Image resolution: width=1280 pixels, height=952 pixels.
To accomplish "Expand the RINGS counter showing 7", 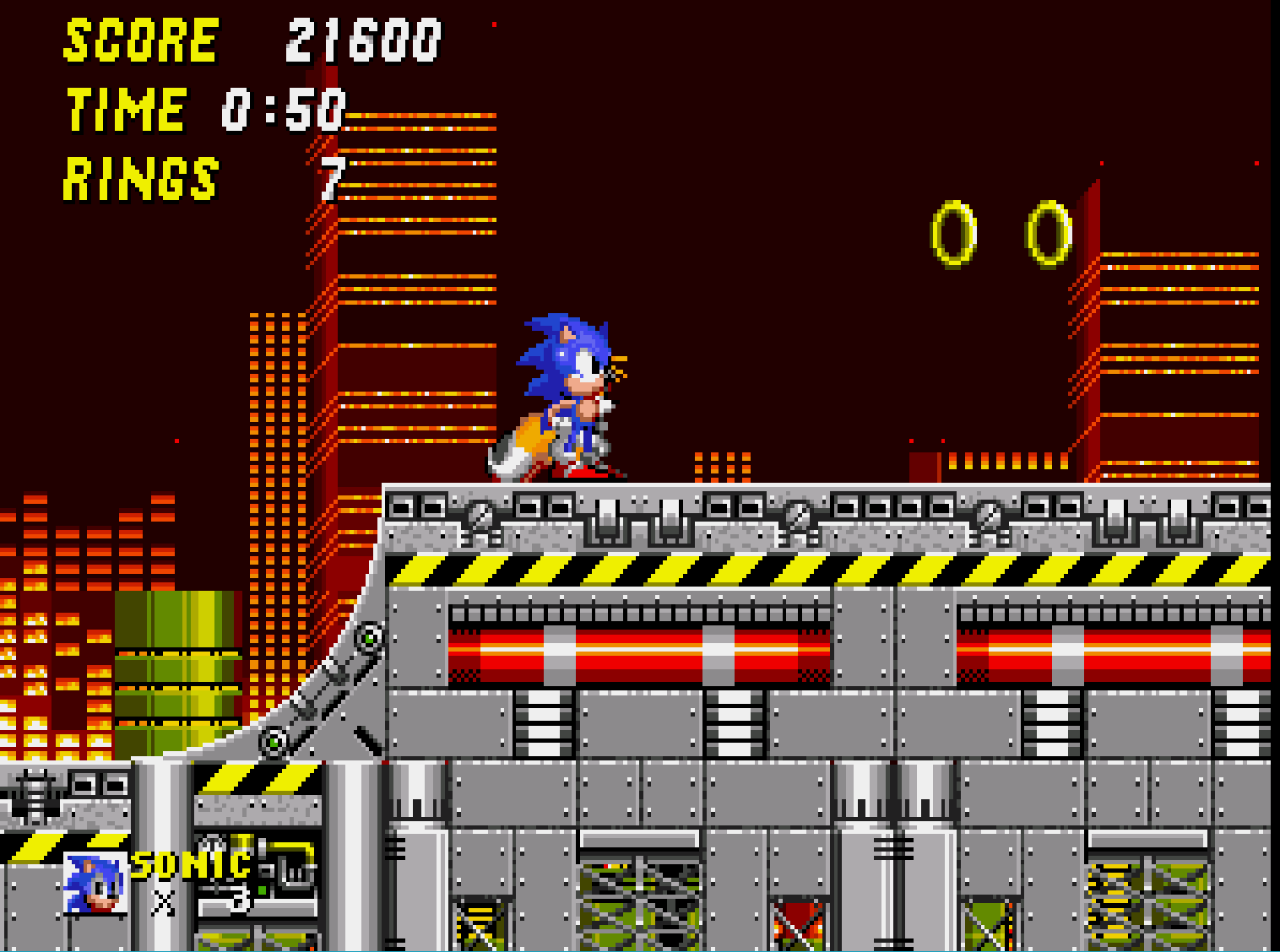I will coord(203,176).
